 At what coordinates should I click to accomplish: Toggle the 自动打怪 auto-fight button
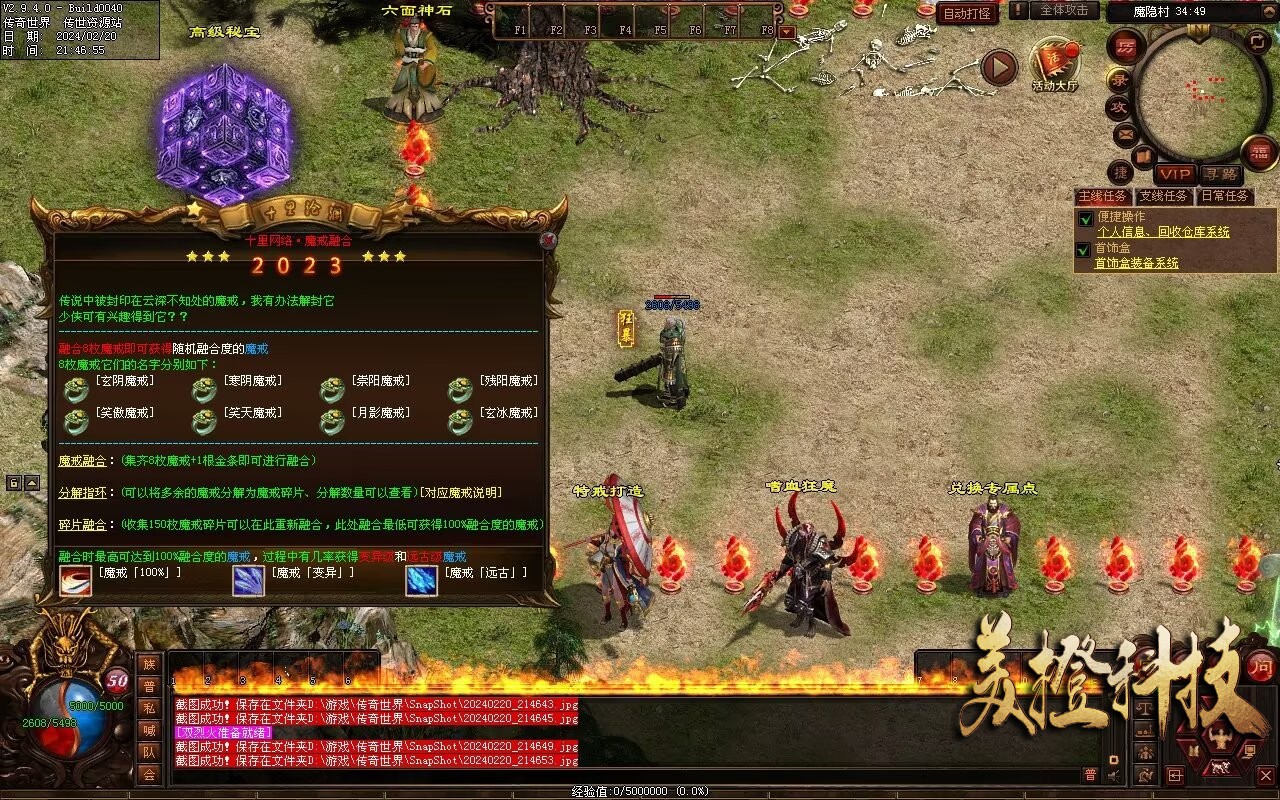tap(967, 13)
